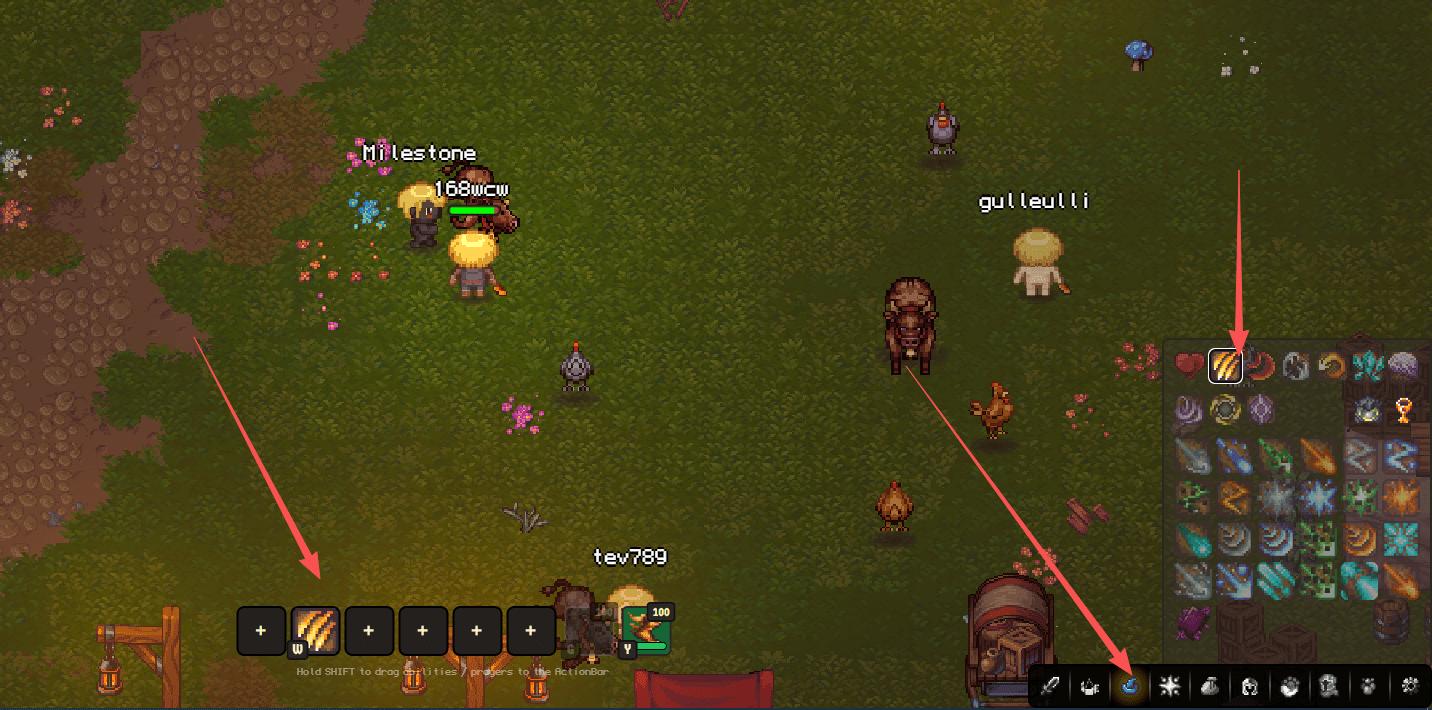Screen dimensions: 1432x710
Task: Choose the teal crystal cluster ability
Action: 1366,366
